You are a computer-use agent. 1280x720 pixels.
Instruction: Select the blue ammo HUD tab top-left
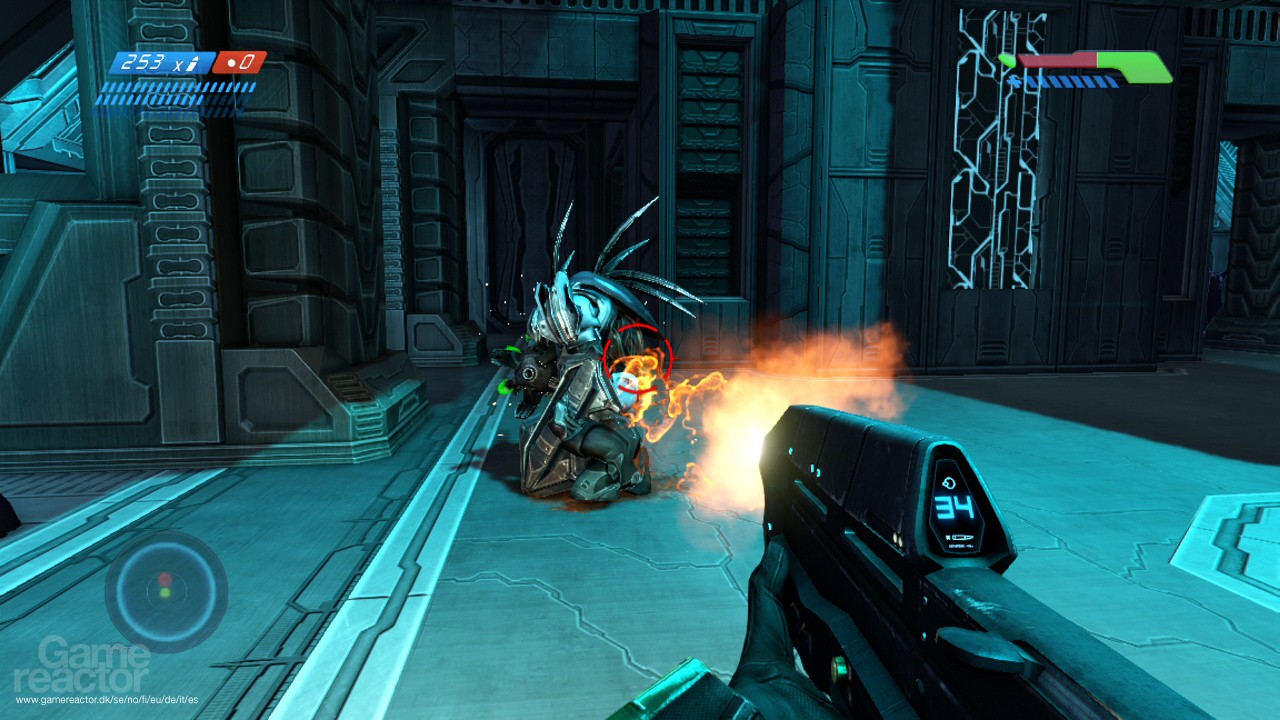[160, 64]
